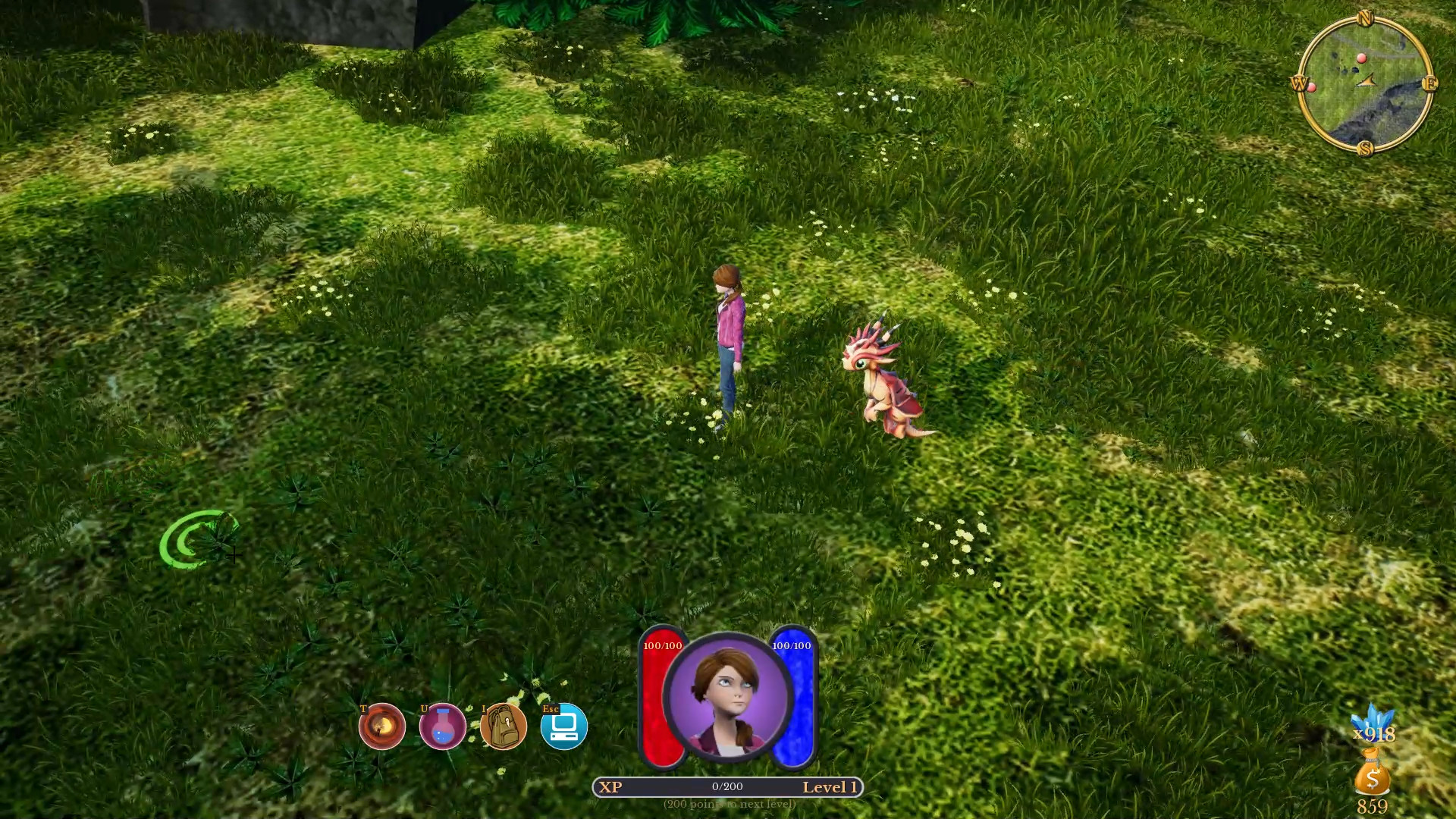The height and width of the screenshot is (819, 1456).
Task: Select the U potion flask icon
Action: (444, 726)
